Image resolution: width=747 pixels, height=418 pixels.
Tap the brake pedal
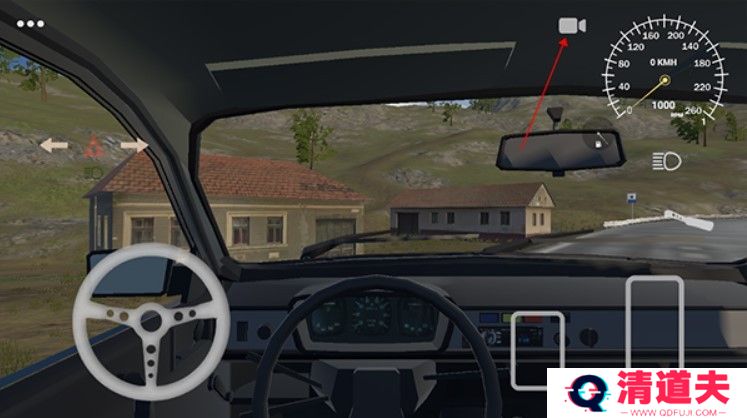coord(538,350)
